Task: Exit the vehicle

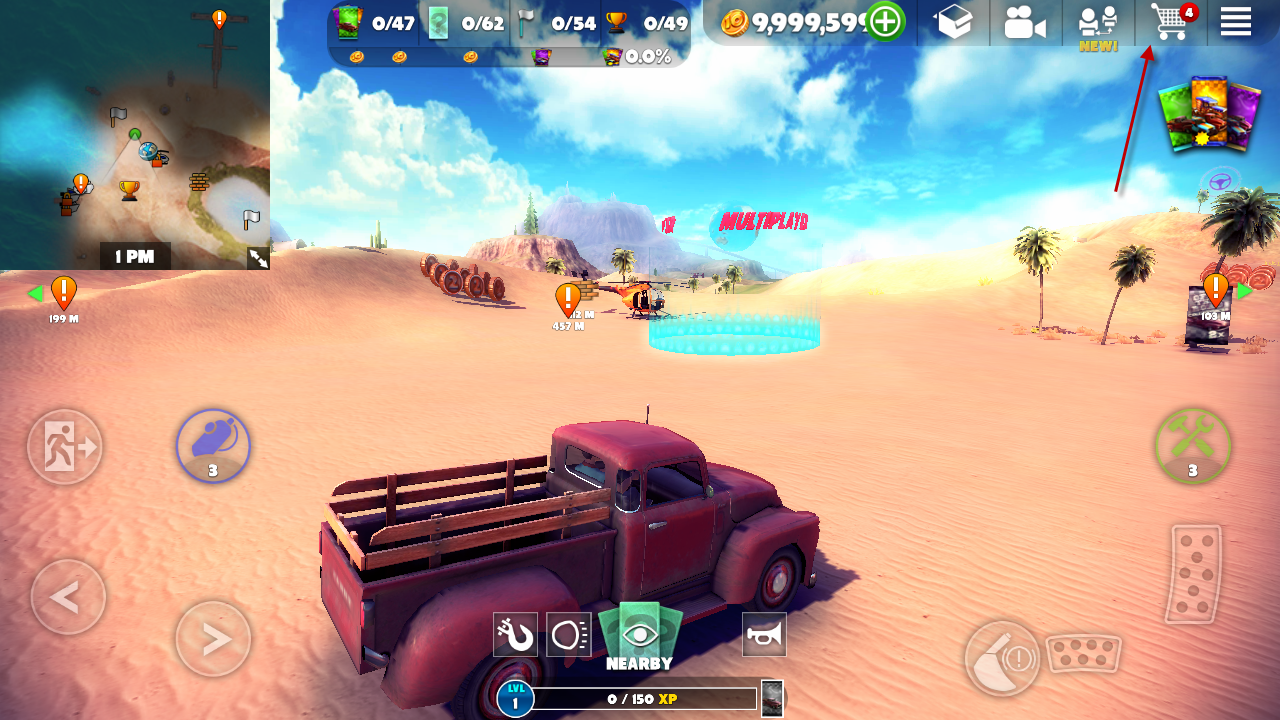Action: tap(65, 446)
